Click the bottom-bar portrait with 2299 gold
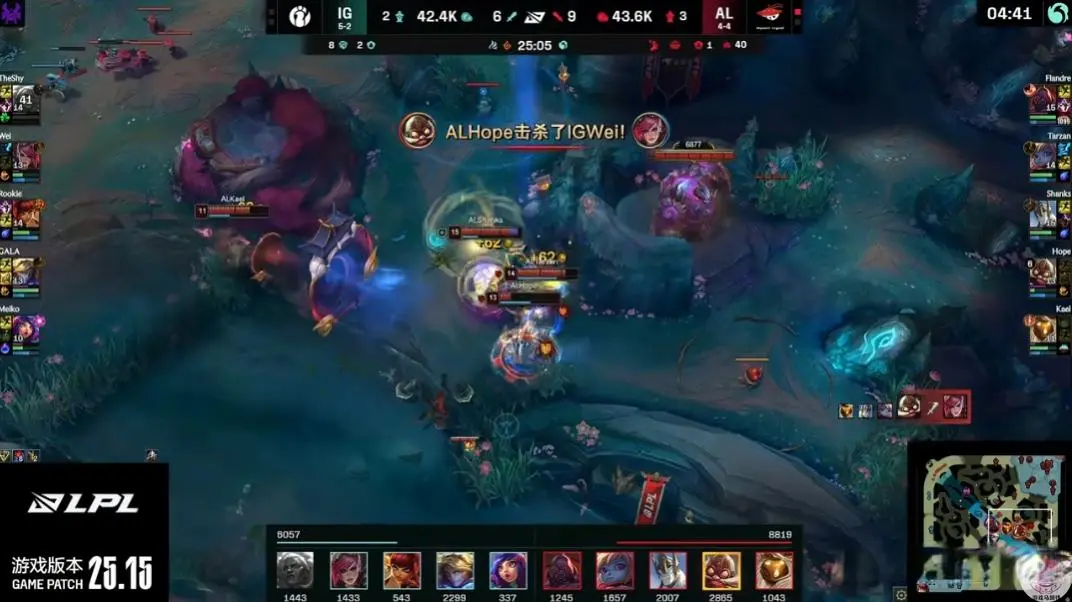The image size is (1072, 602). (455, 570)
